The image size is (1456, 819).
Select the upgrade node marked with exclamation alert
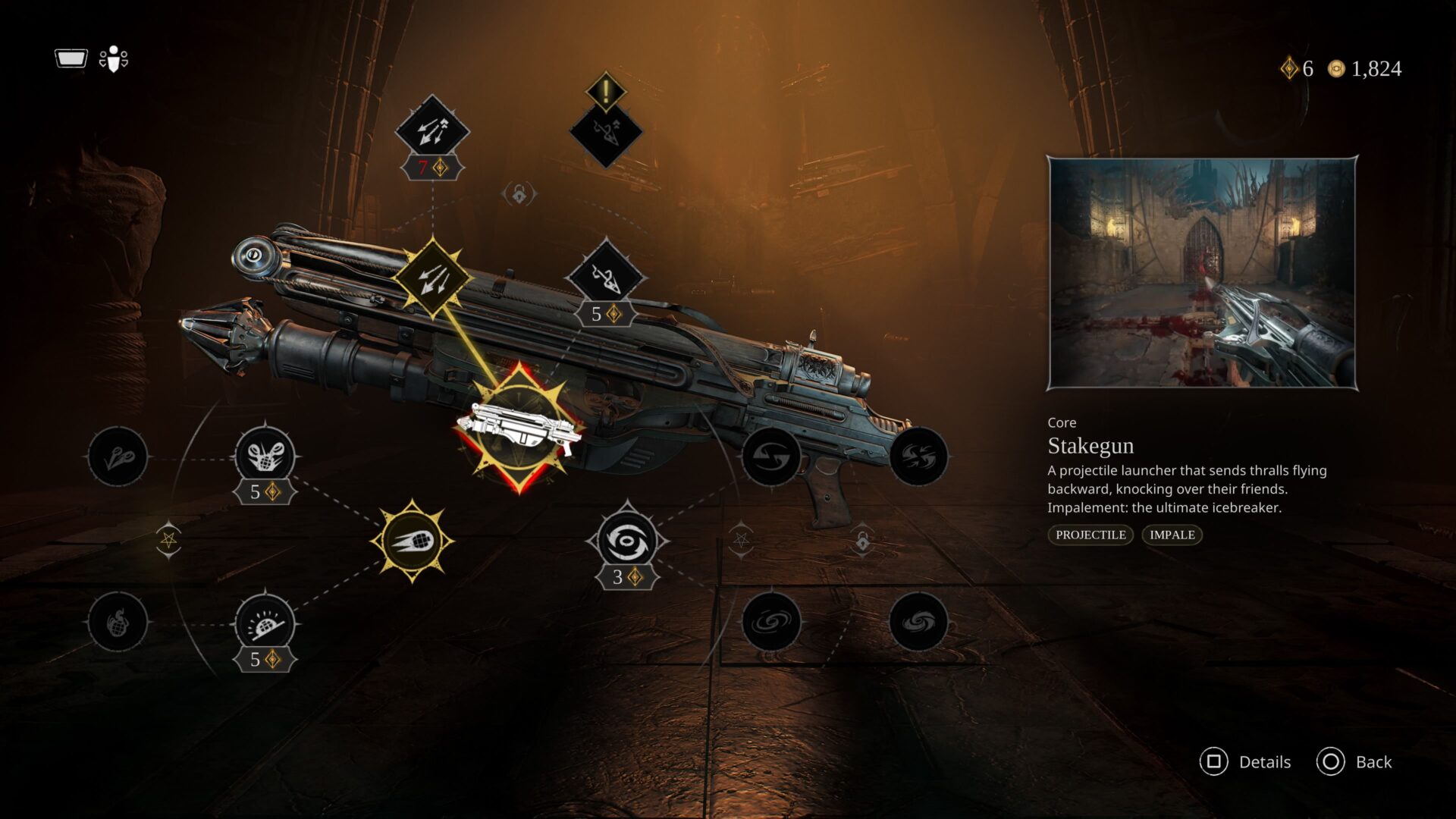pos(606,130)
